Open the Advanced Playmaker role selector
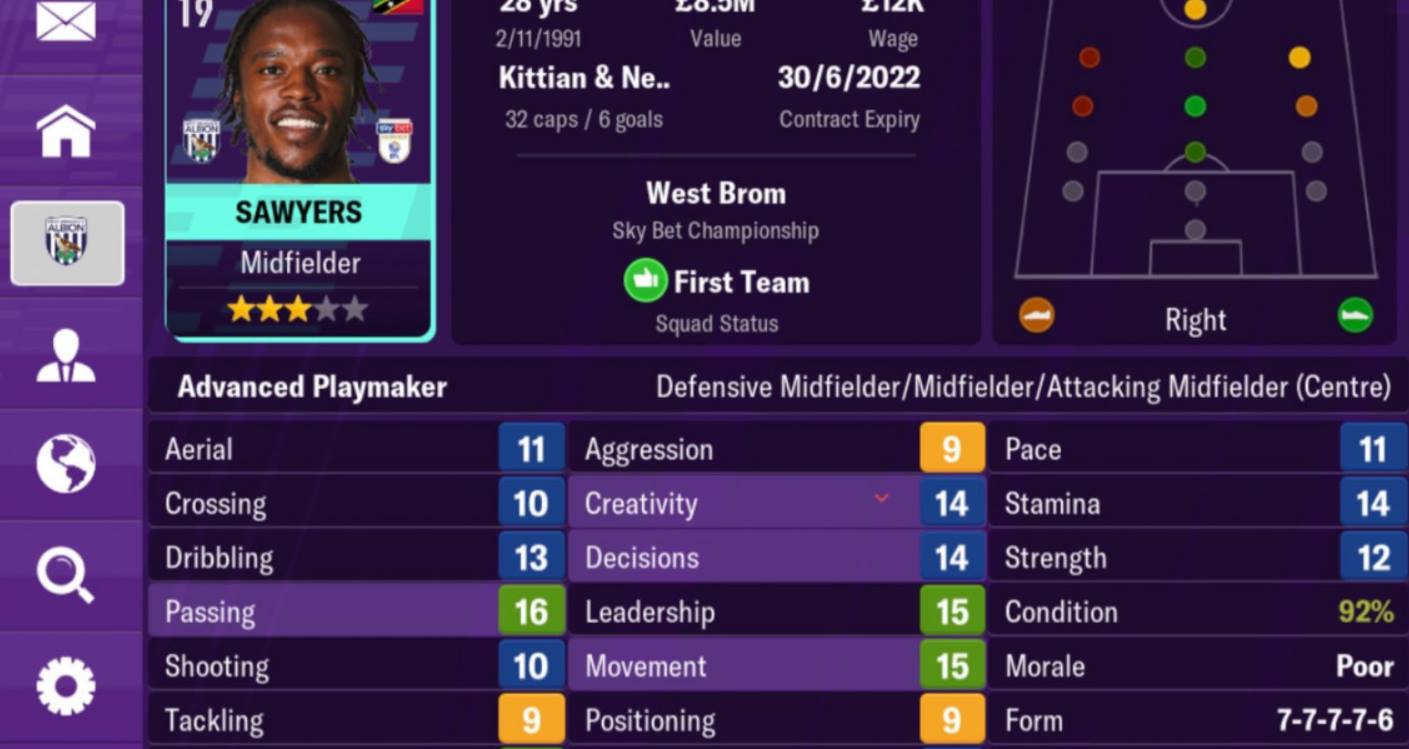This screenshot has height=749, width=1409. 310,385
